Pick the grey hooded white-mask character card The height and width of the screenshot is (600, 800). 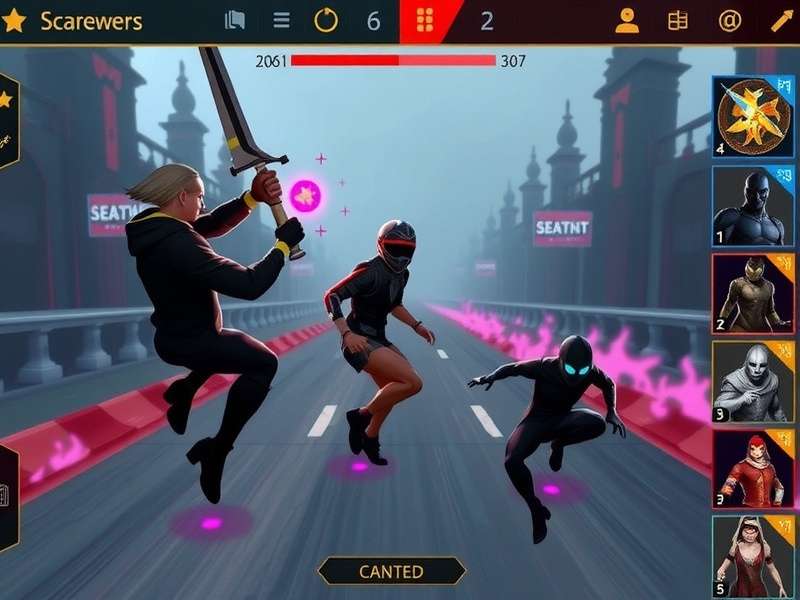point(754,381)
